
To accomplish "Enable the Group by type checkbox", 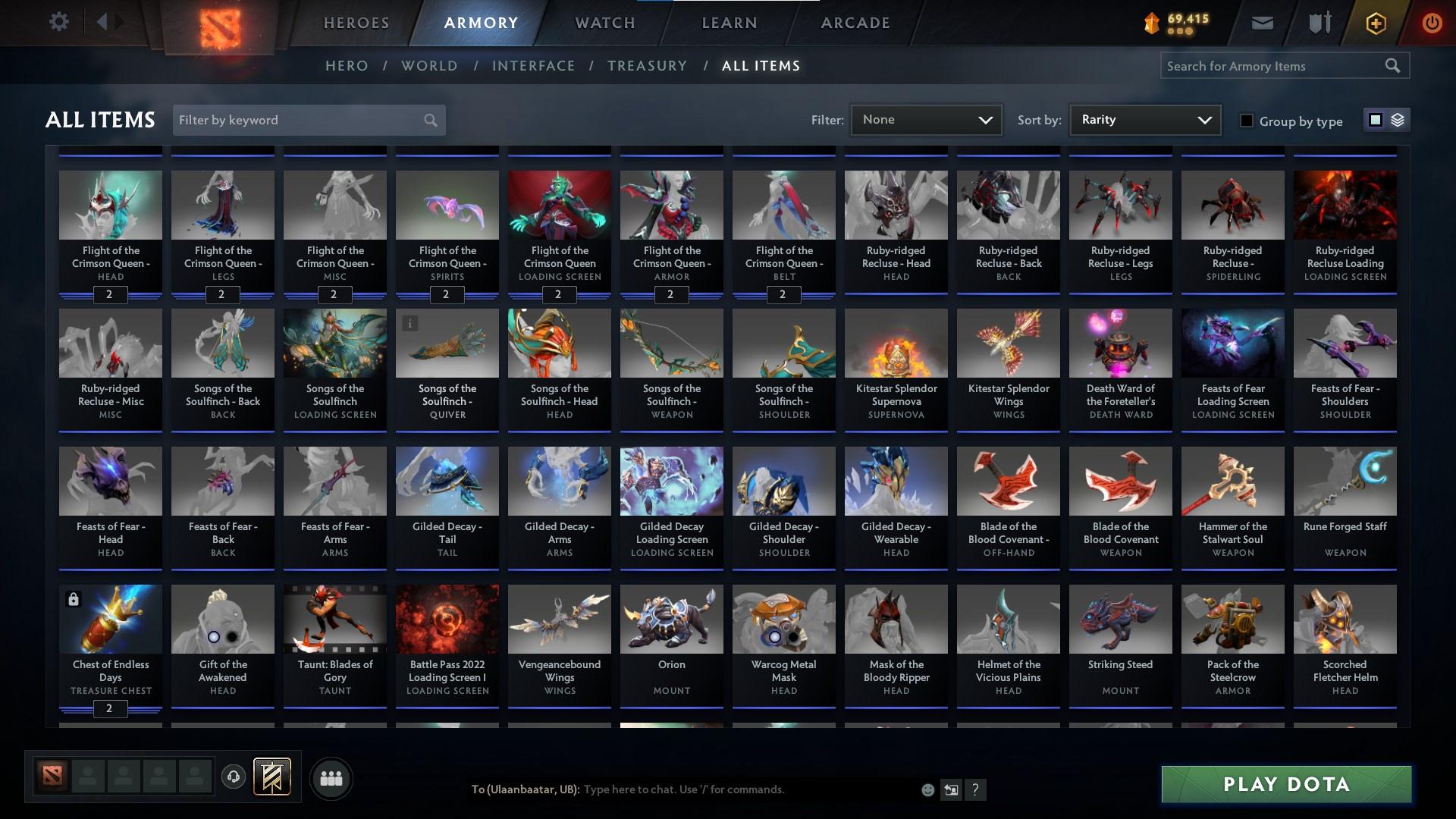I will point(1247,121).
